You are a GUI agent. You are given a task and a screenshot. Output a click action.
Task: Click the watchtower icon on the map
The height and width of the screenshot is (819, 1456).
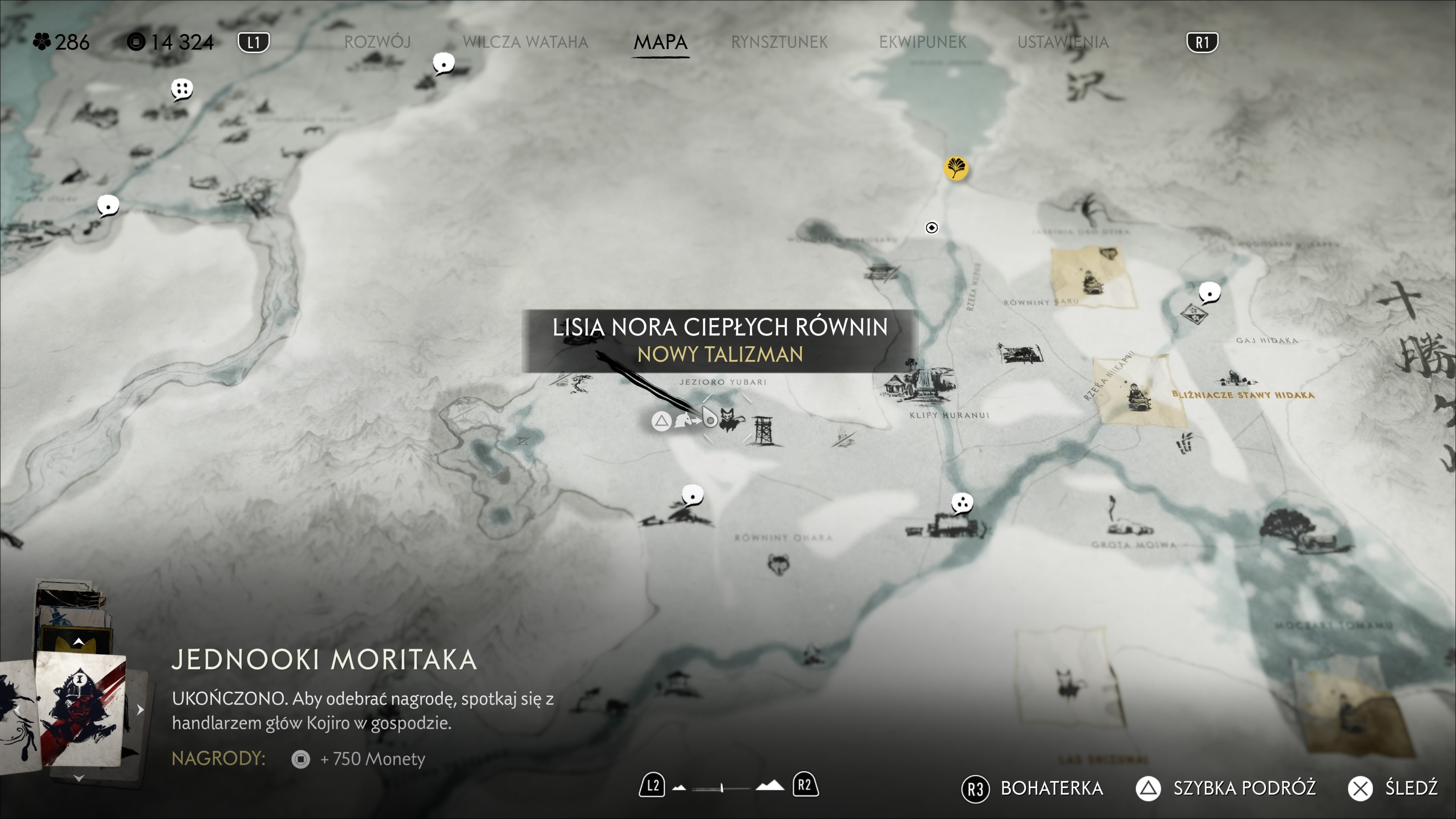pyautogui.click(x=763, y=431)
